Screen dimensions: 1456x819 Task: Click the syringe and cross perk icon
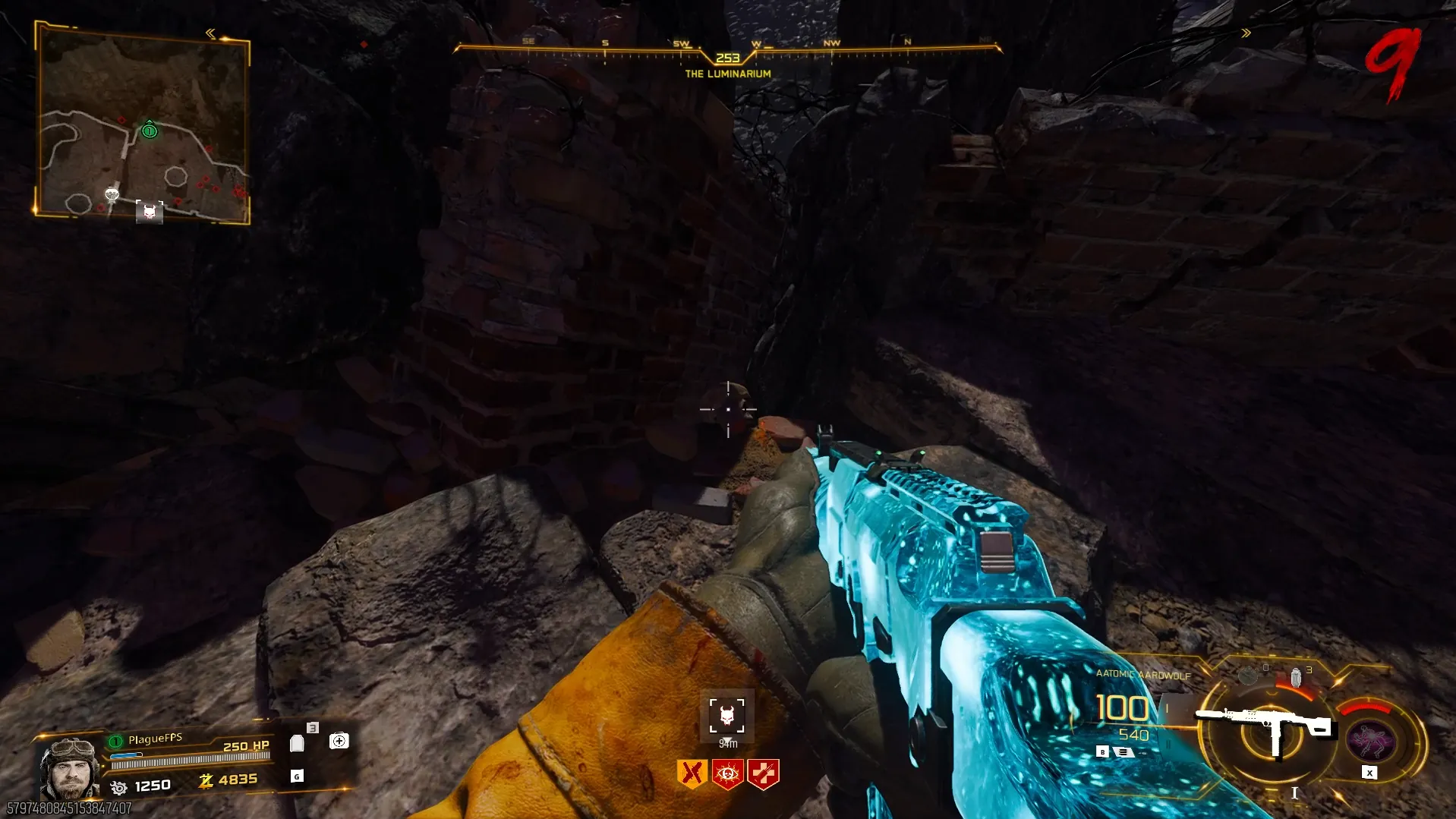coord(763,773)
